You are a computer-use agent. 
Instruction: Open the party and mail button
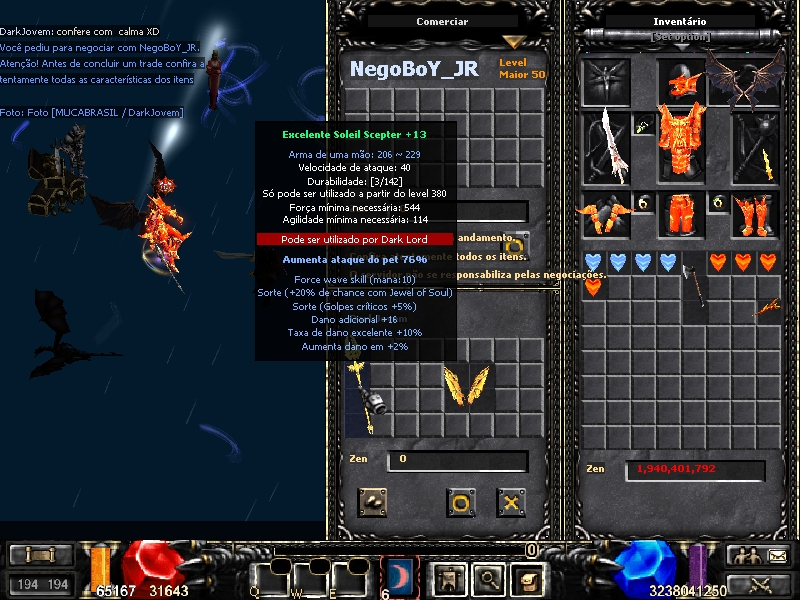point(758,556)
